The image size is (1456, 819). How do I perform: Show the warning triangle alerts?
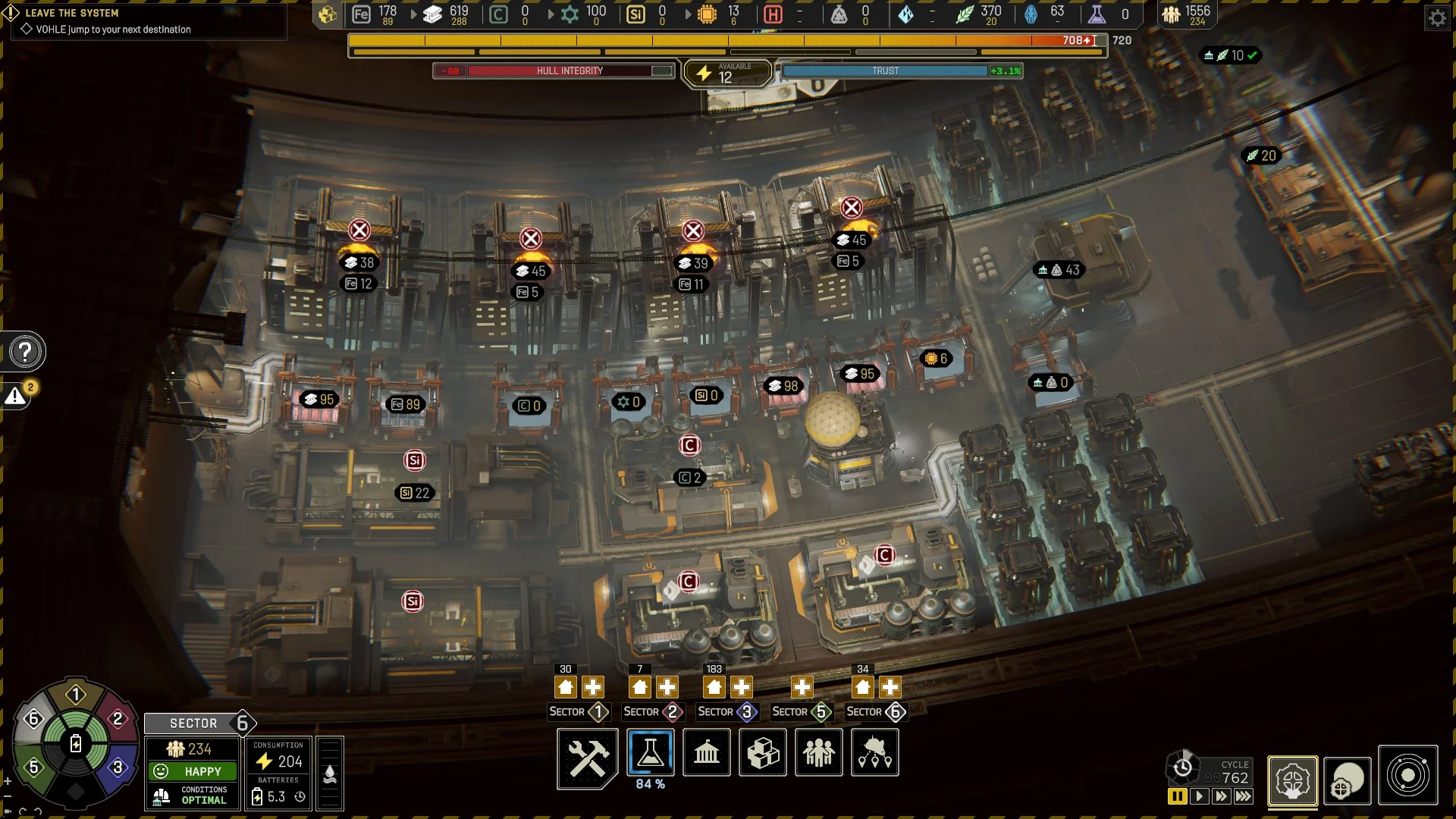[15, 396]
